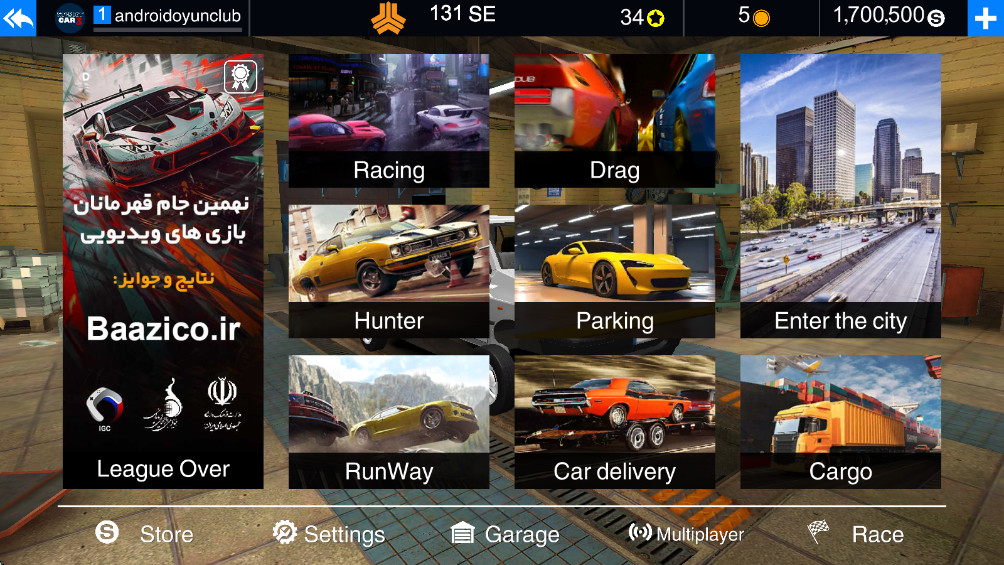Start the Parking mode
Viewport: 1004px width, 565px height.
[614, 271]
